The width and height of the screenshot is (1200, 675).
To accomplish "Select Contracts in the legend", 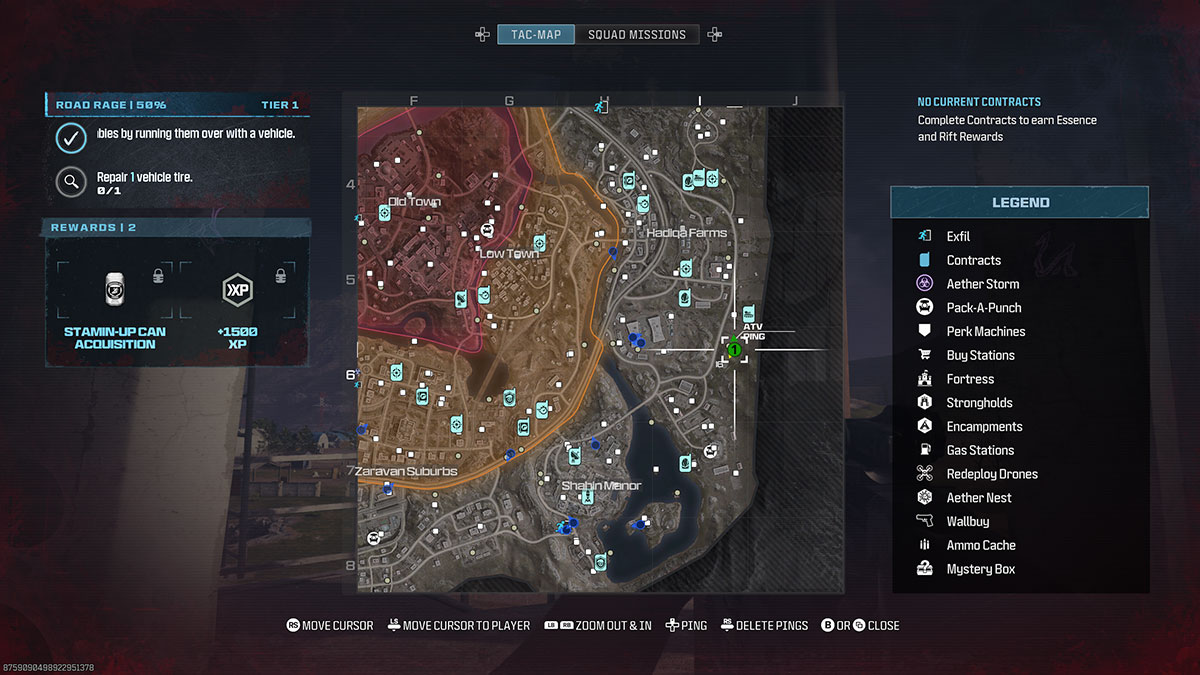I will pyautogui.click(x=973, y=260).
